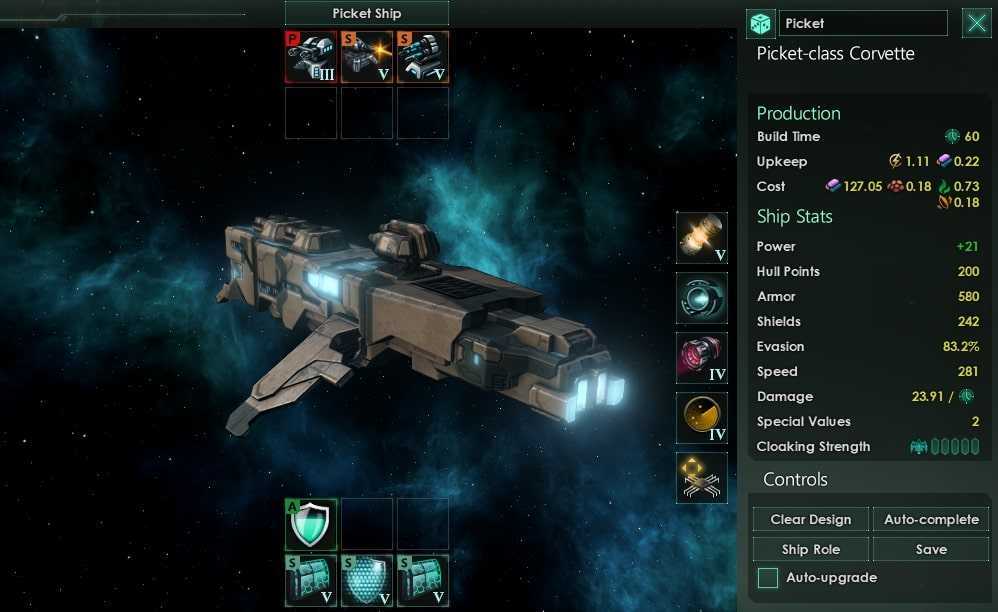This screenshot has height=612, width=998.
Task: Clear Design of all components
Action: [811, 519]
